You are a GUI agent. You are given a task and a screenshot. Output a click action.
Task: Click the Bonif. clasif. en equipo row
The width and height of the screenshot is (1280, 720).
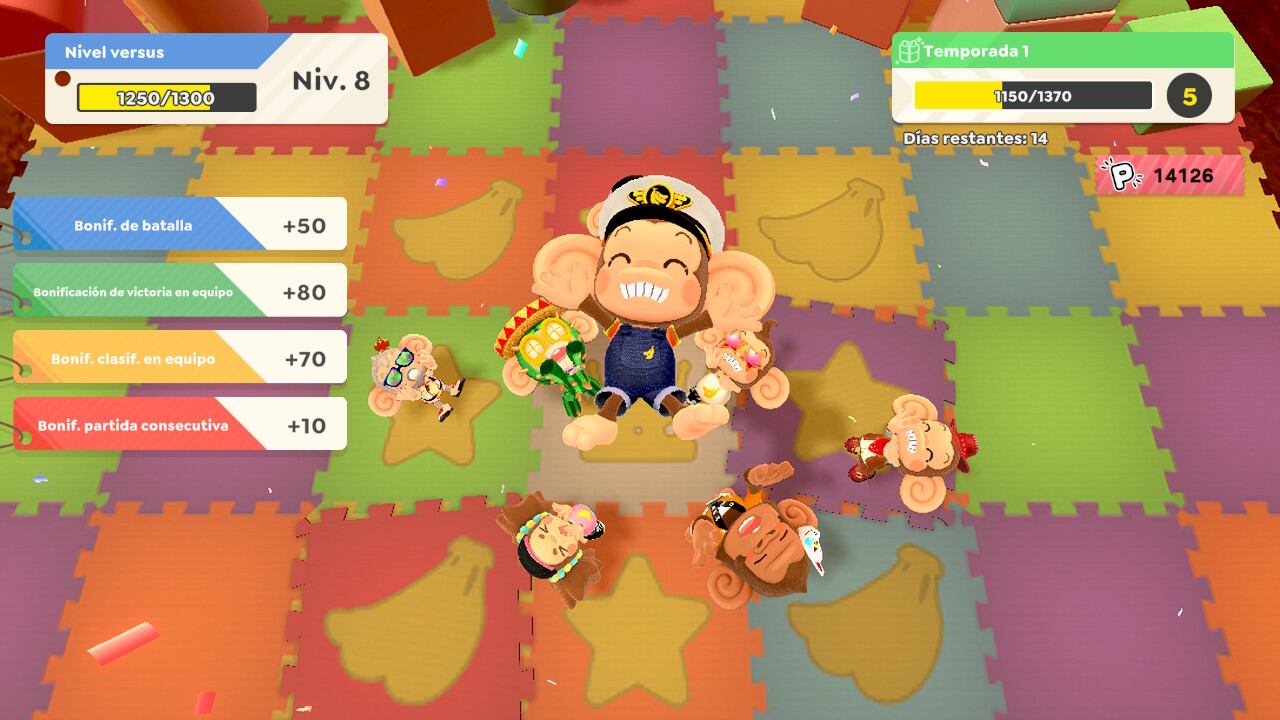click(x=180, y=358)
